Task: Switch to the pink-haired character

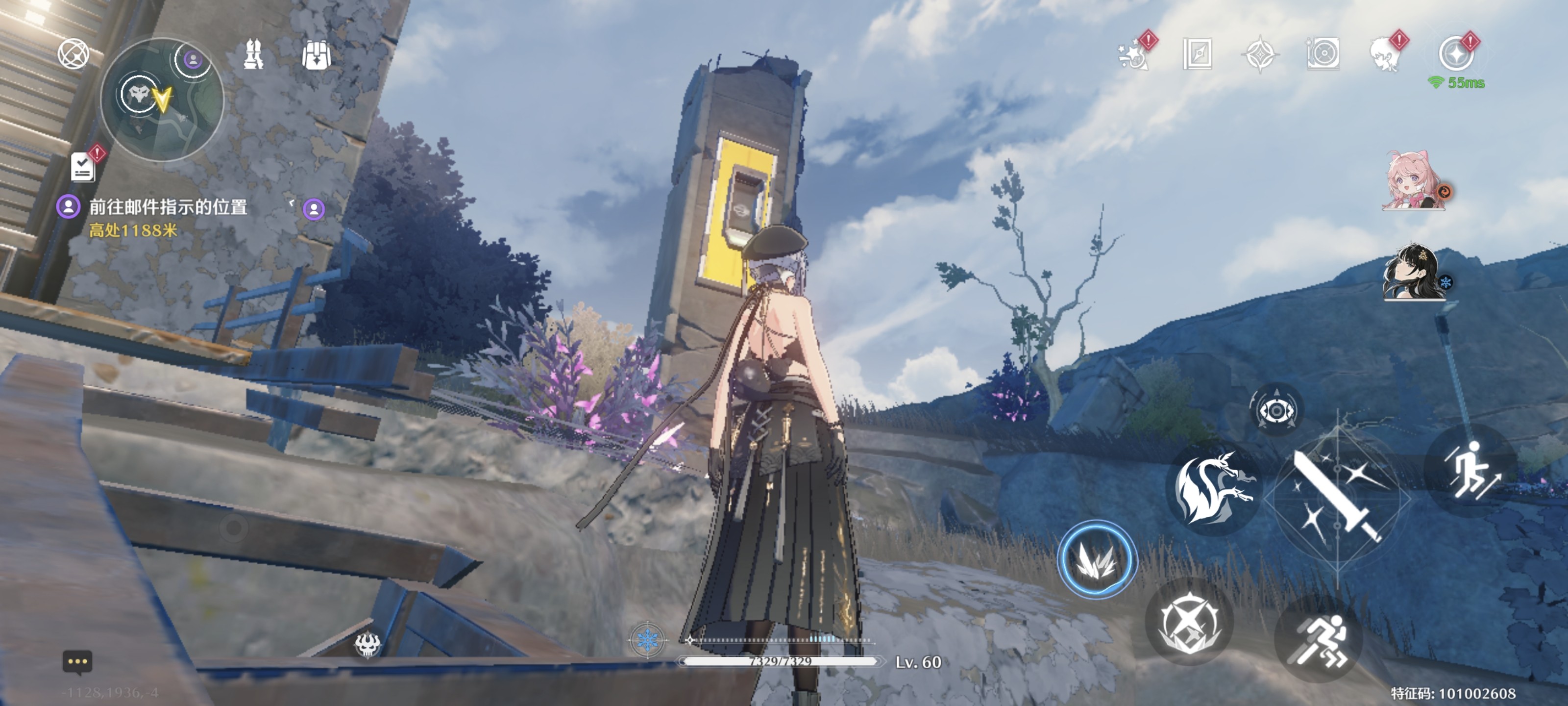Action: [x=1413, y=181]
